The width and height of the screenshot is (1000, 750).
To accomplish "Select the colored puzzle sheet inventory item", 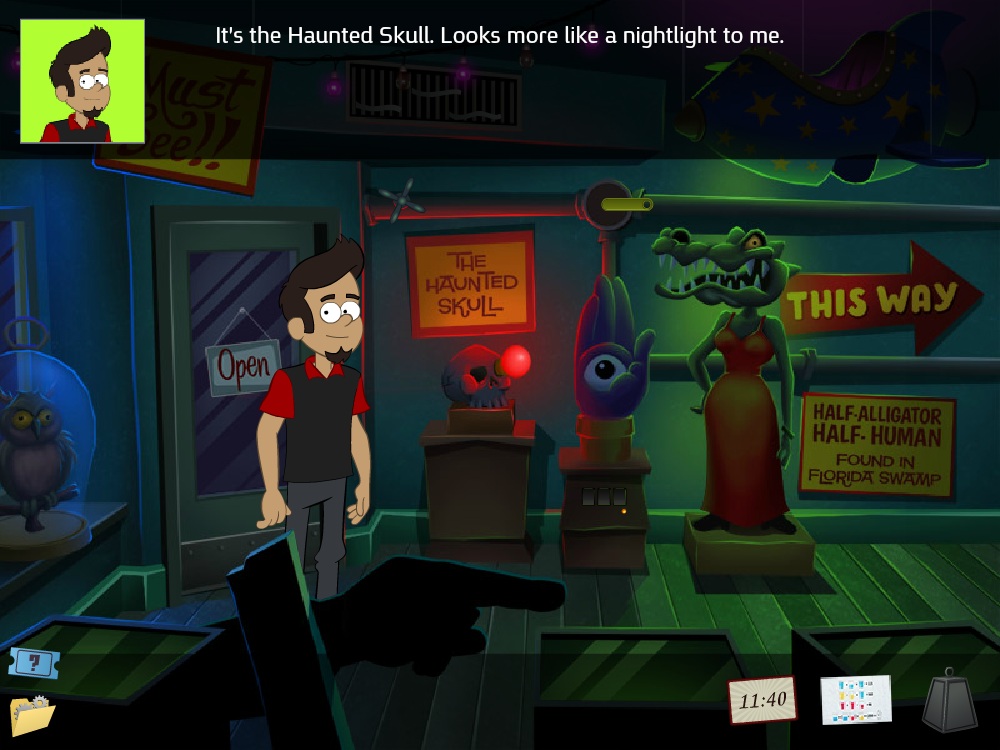I will click(x=855, y=699).
